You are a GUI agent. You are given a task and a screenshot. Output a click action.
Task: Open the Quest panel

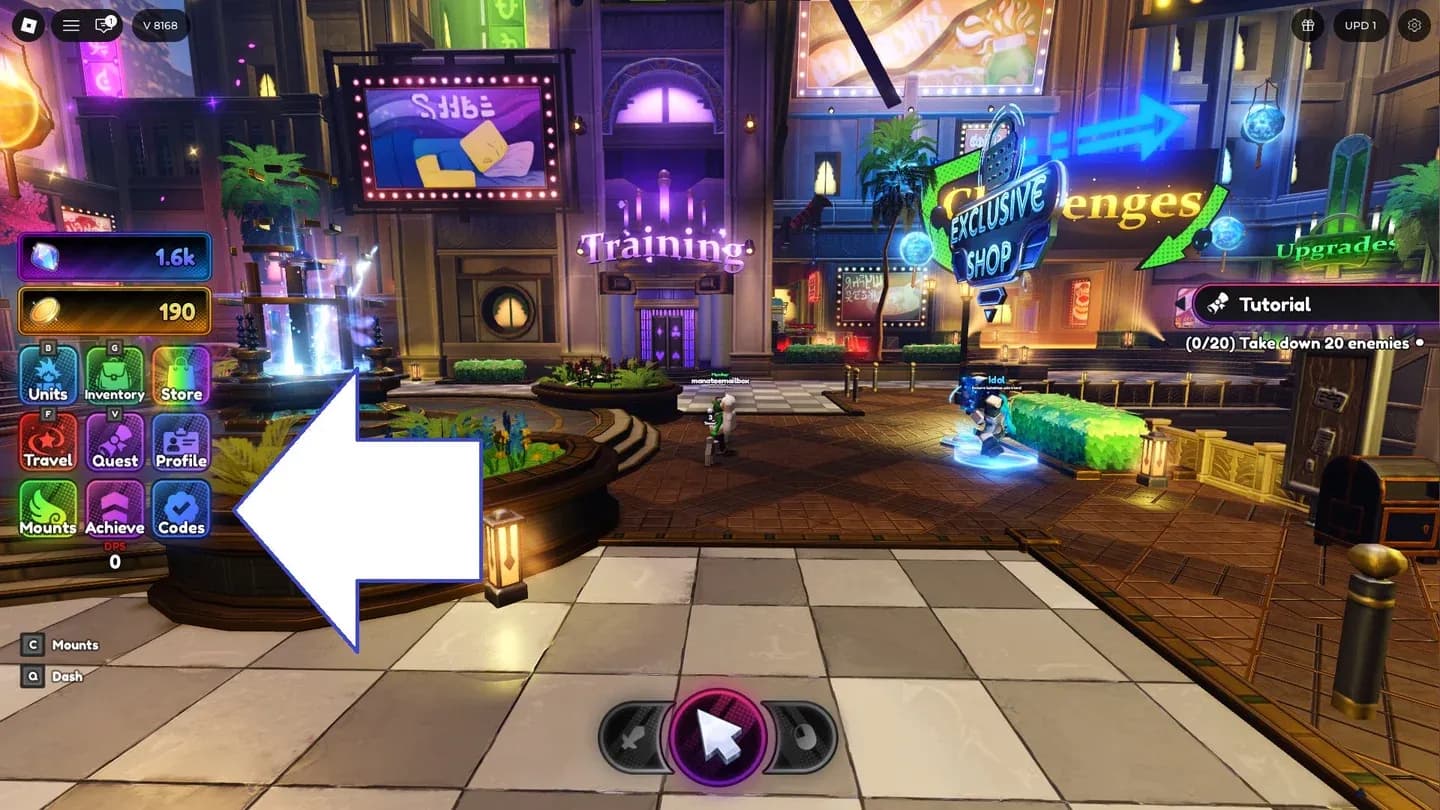click(114, 440)
